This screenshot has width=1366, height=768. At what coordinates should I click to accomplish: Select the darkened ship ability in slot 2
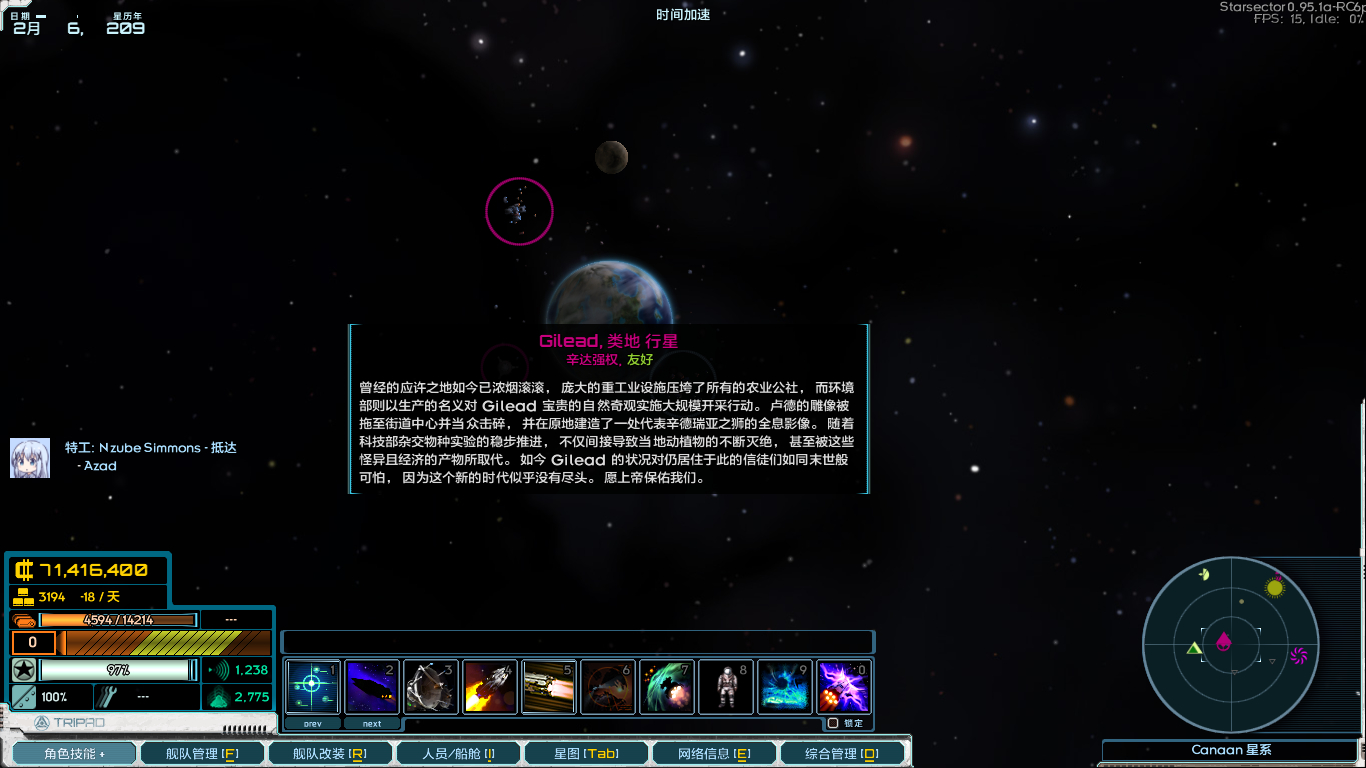371,686
